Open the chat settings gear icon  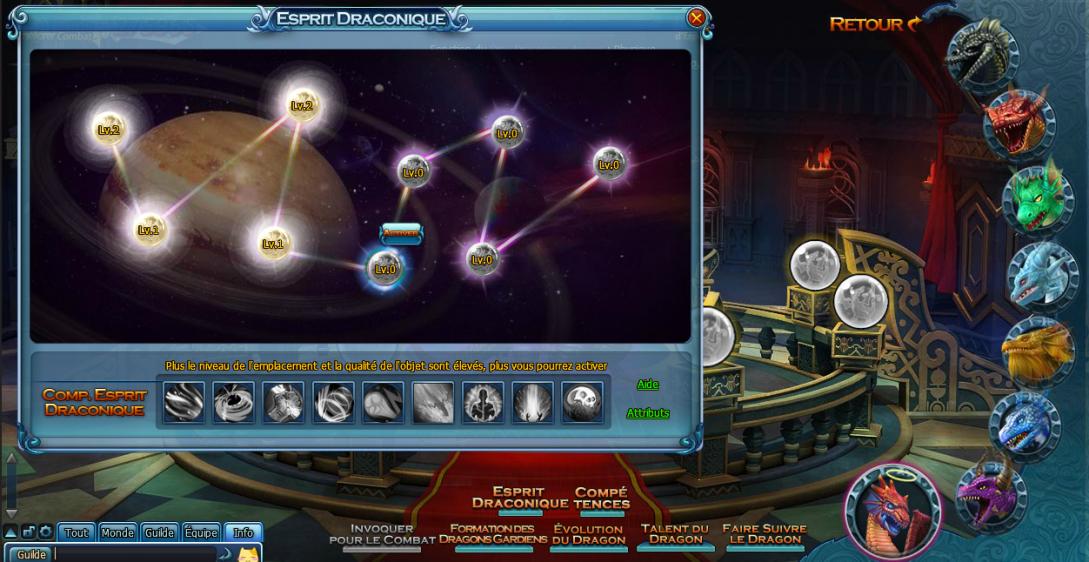pyautogui.click(x=45, y=532)
